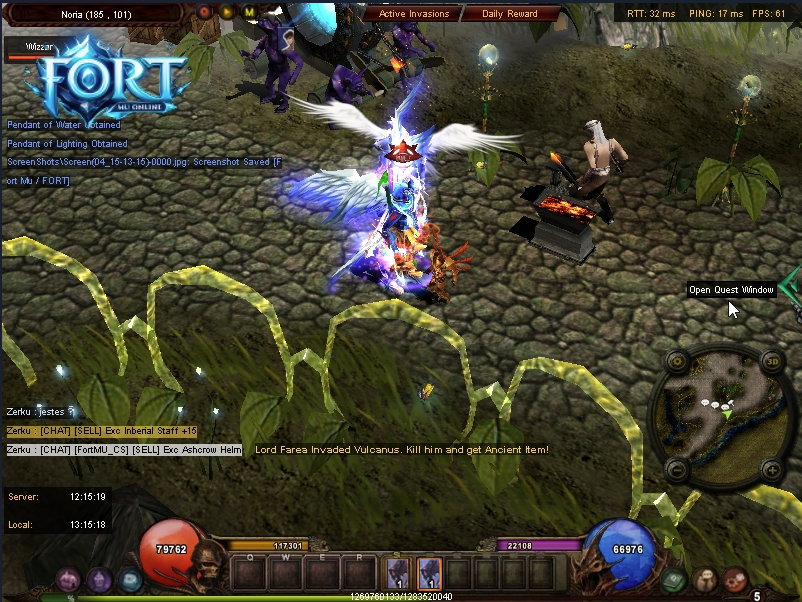The image size is (802, 602).
Task: Claim the Daily Reward
Action: [x=509, y=14]
